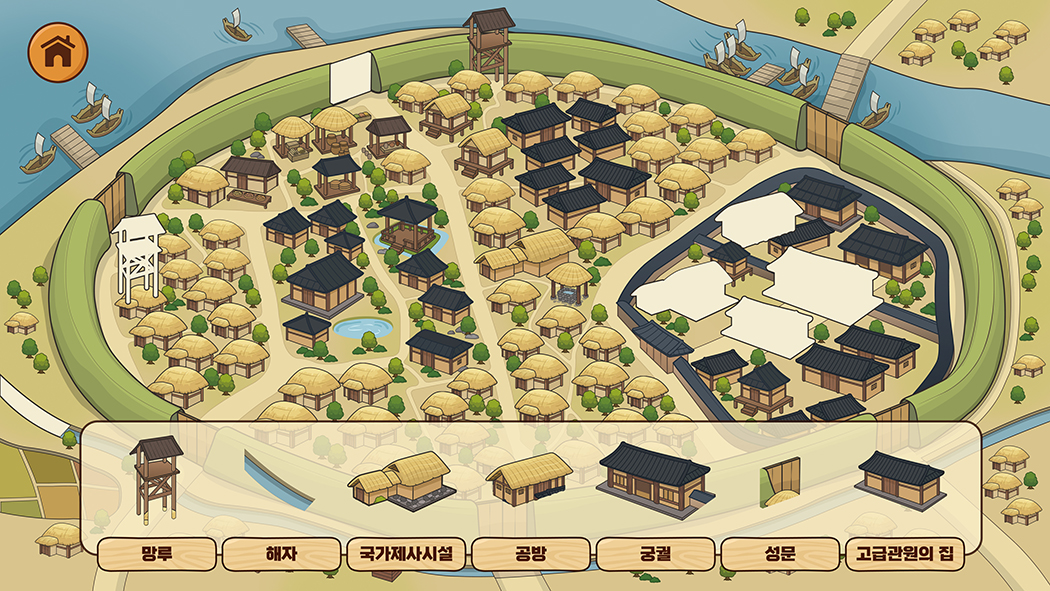Select the large palace building piece

tap(655, 477)
